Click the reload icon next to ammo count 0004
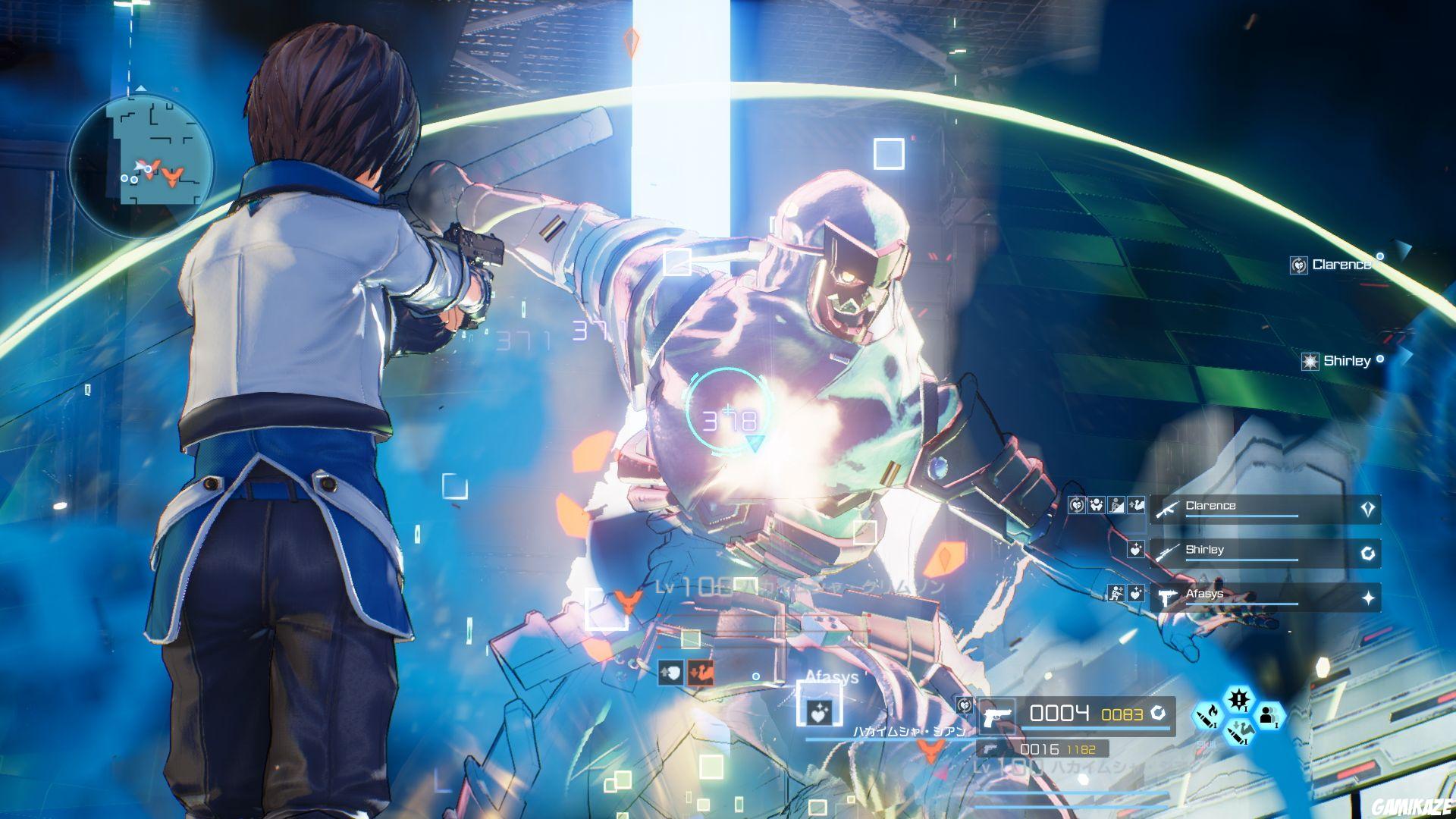This screenshot has height=819, width=1456. [x=1159, y=714]
